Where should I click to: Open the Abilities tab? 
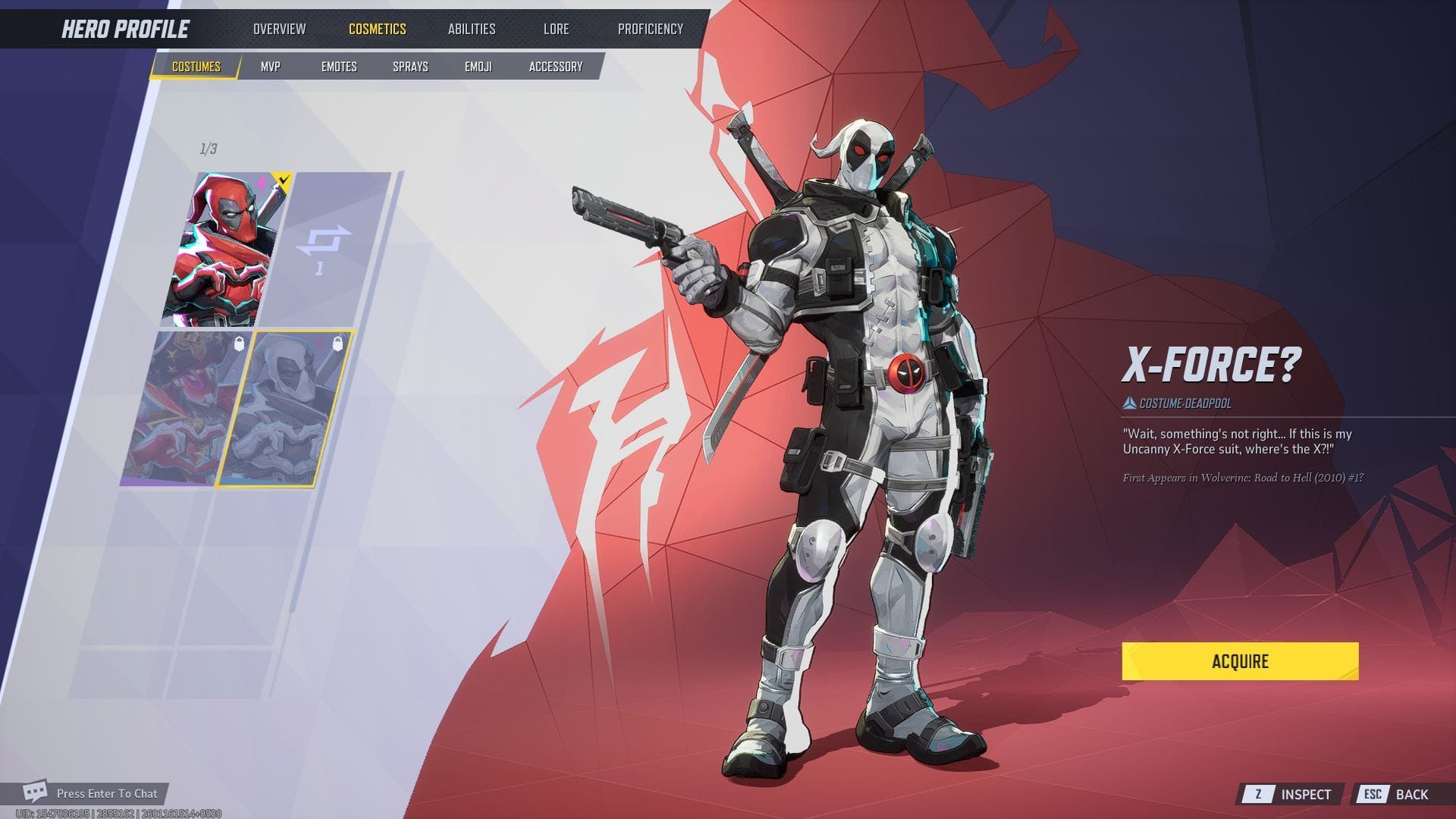(x=471, y=29)
